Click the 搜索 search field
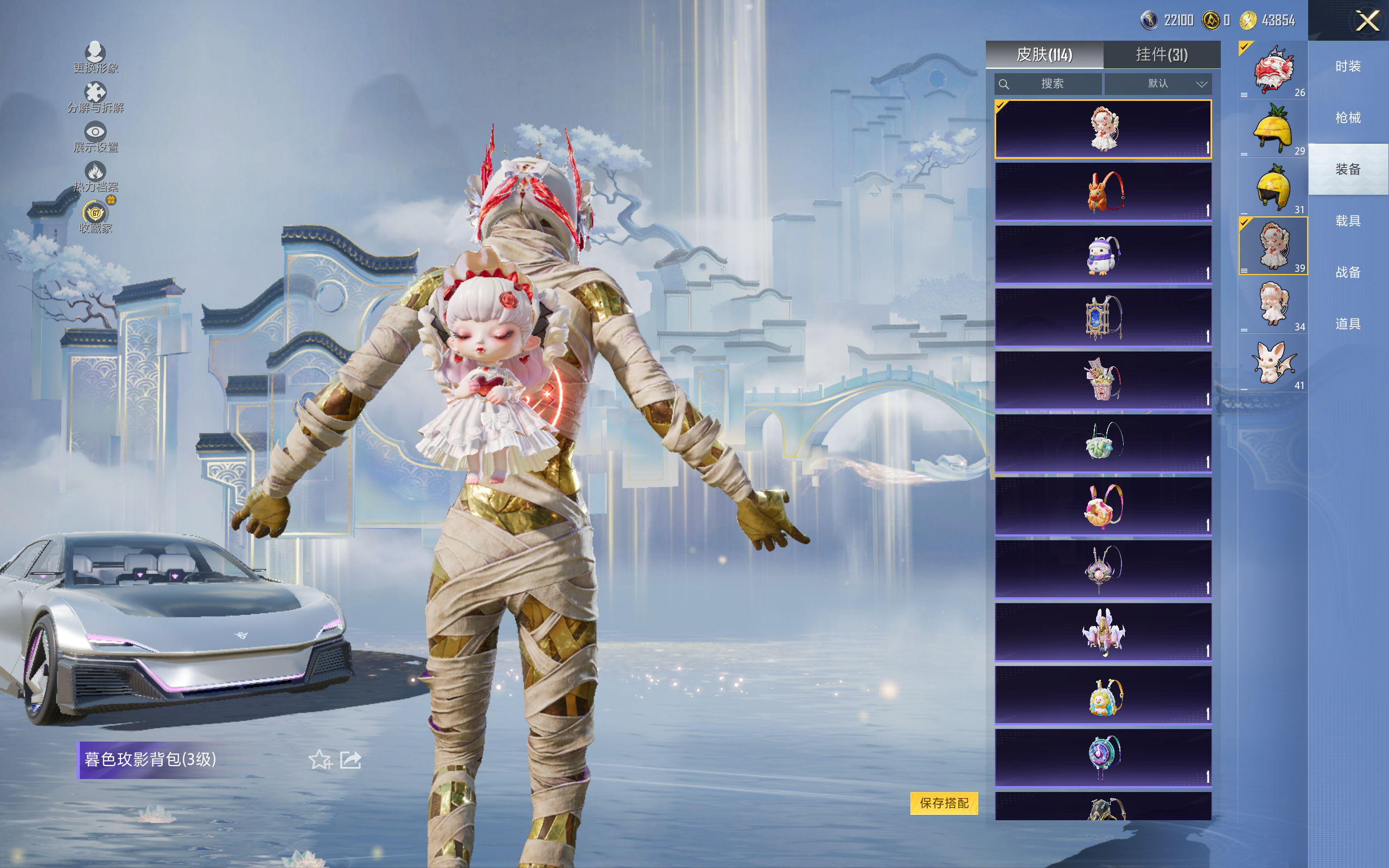Viewport: 1389px width, 868px height. coord(1048,84)
